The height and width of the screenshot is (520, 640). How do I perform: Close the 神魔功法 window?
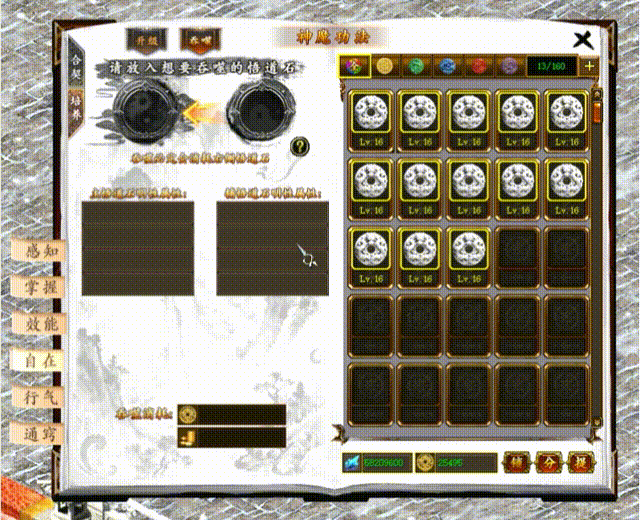[583, 39]
